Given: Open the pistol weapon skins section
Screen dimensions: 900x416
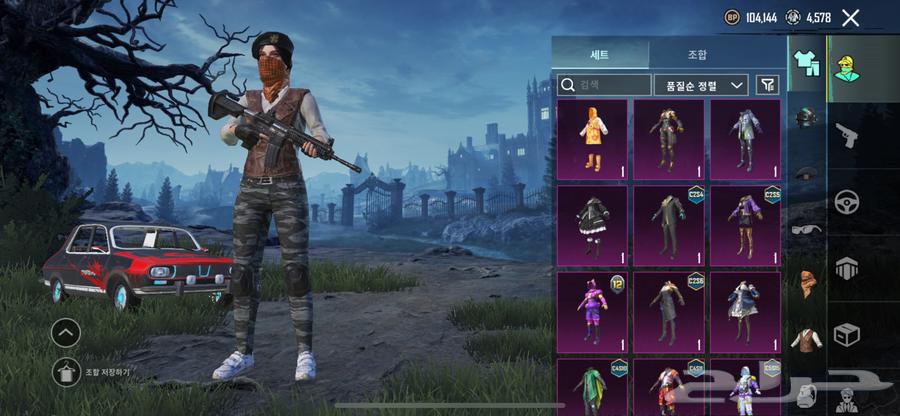Looking at the screenshot, I should [846, 135].
